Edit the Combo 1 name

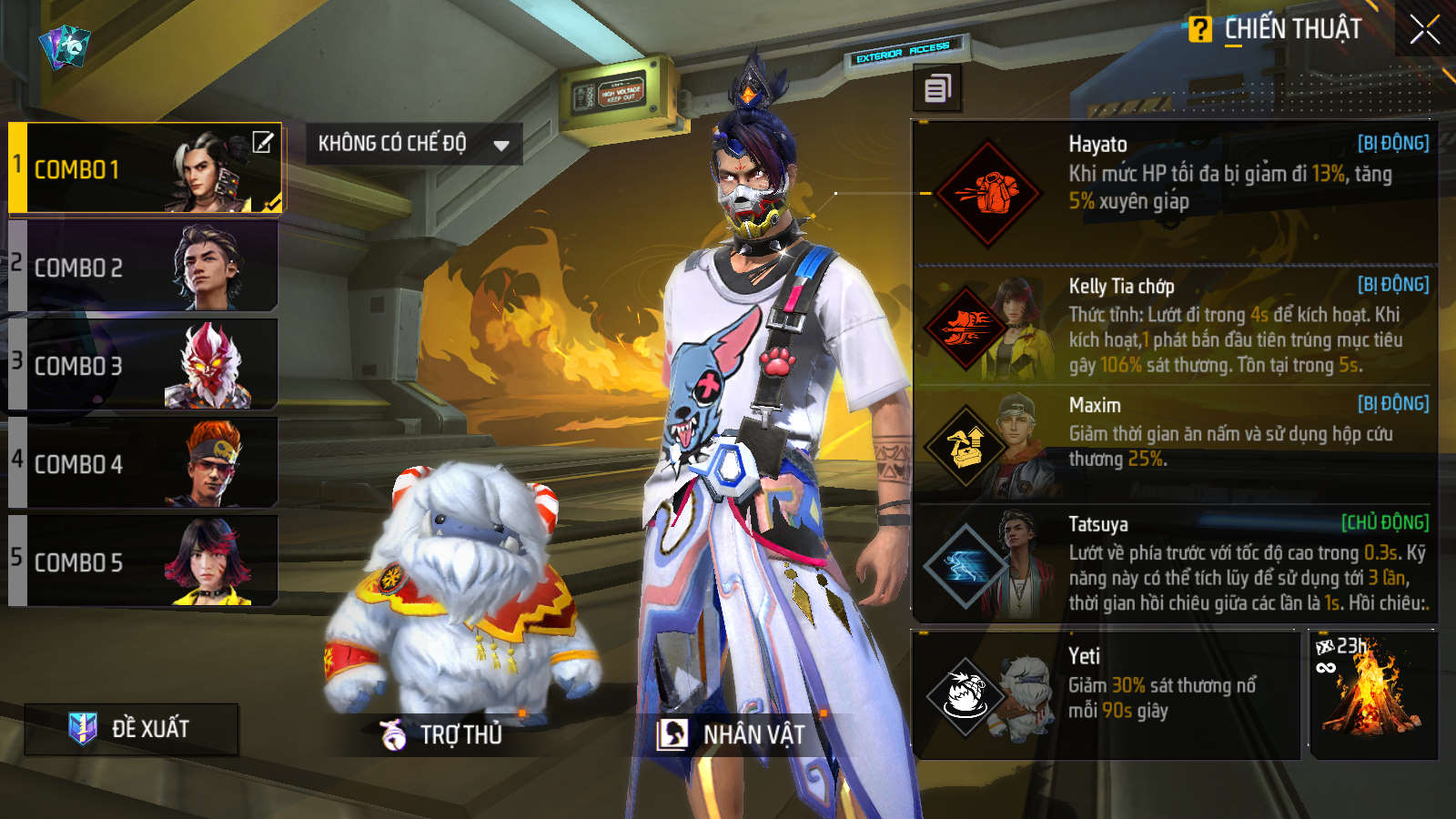(x=262, y=143)
